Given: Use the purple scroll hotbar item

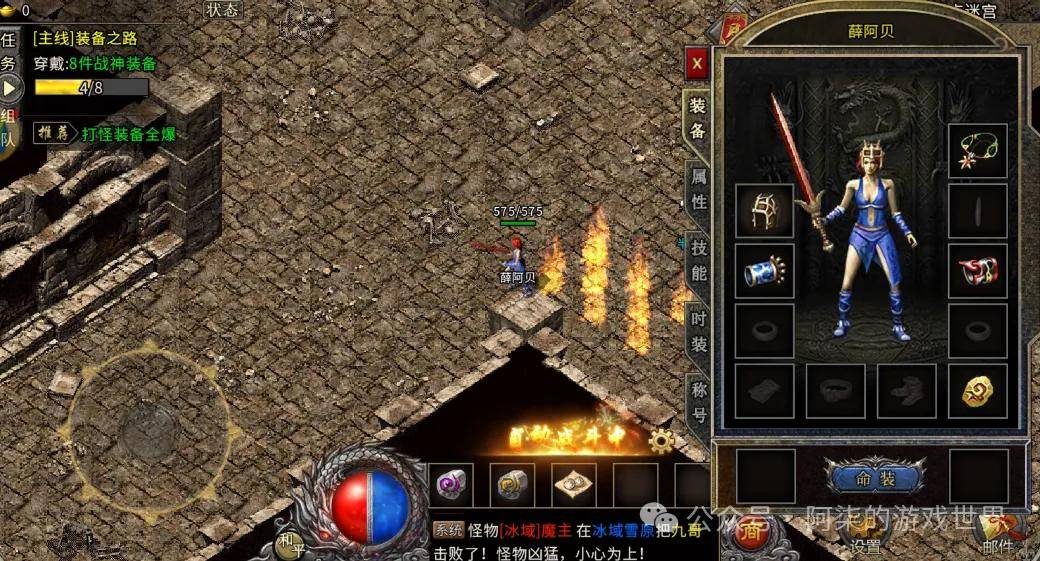Looking at the screenshot, I should pos(451,485).
